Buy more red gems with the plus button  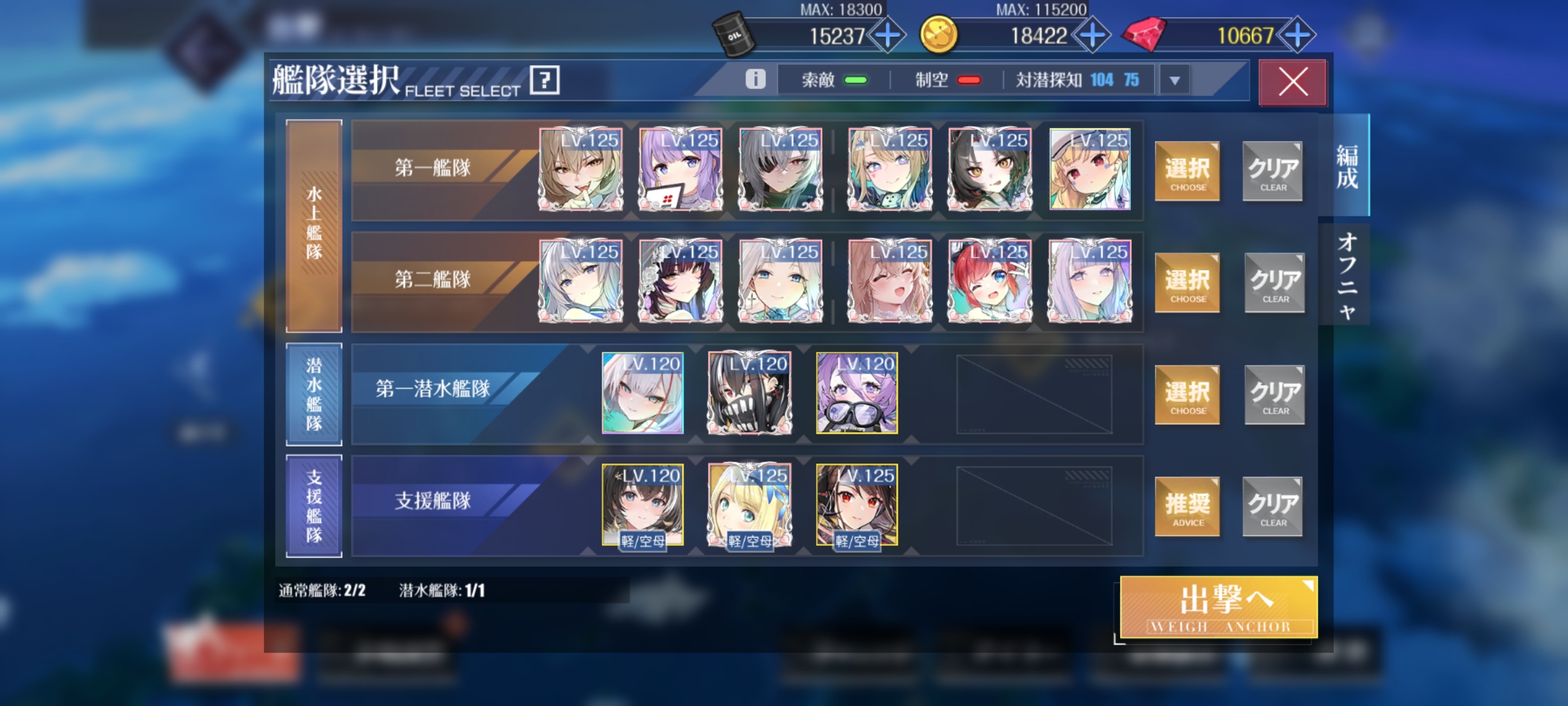click(x=1298, y=35)
